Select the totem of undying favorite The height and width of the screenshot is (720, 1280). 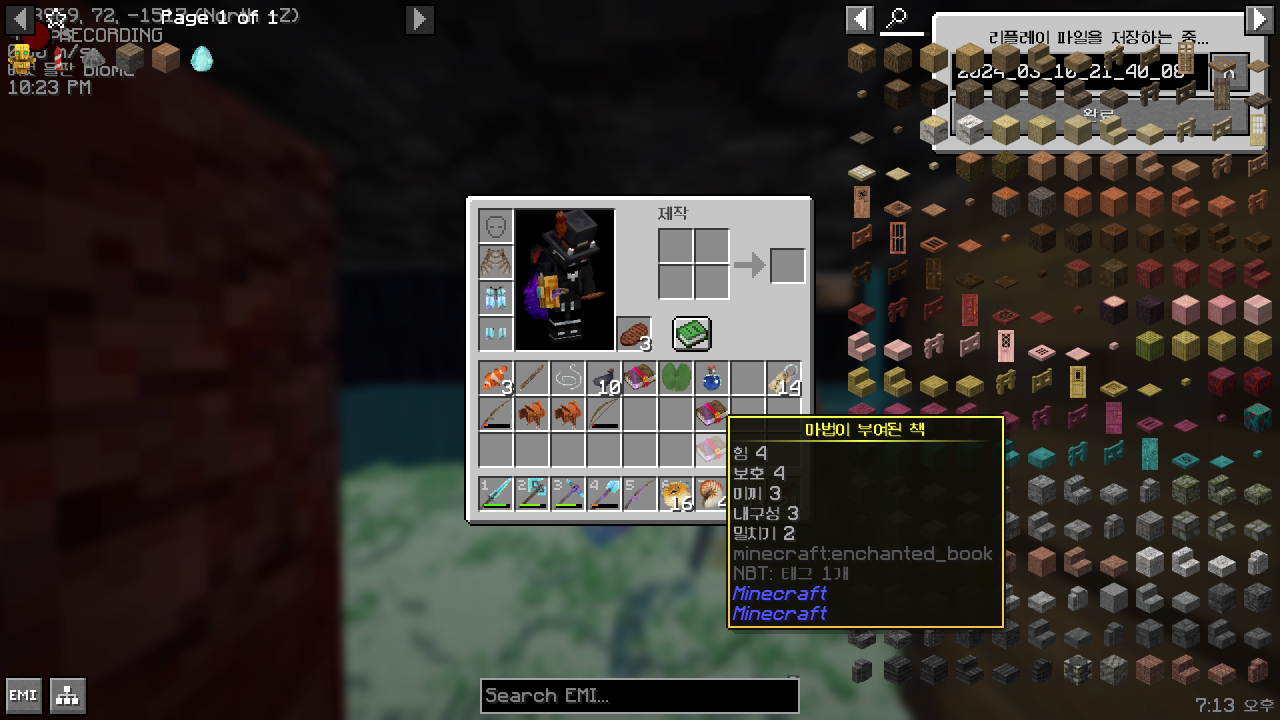pyautogui.click(x=20, y=58)
